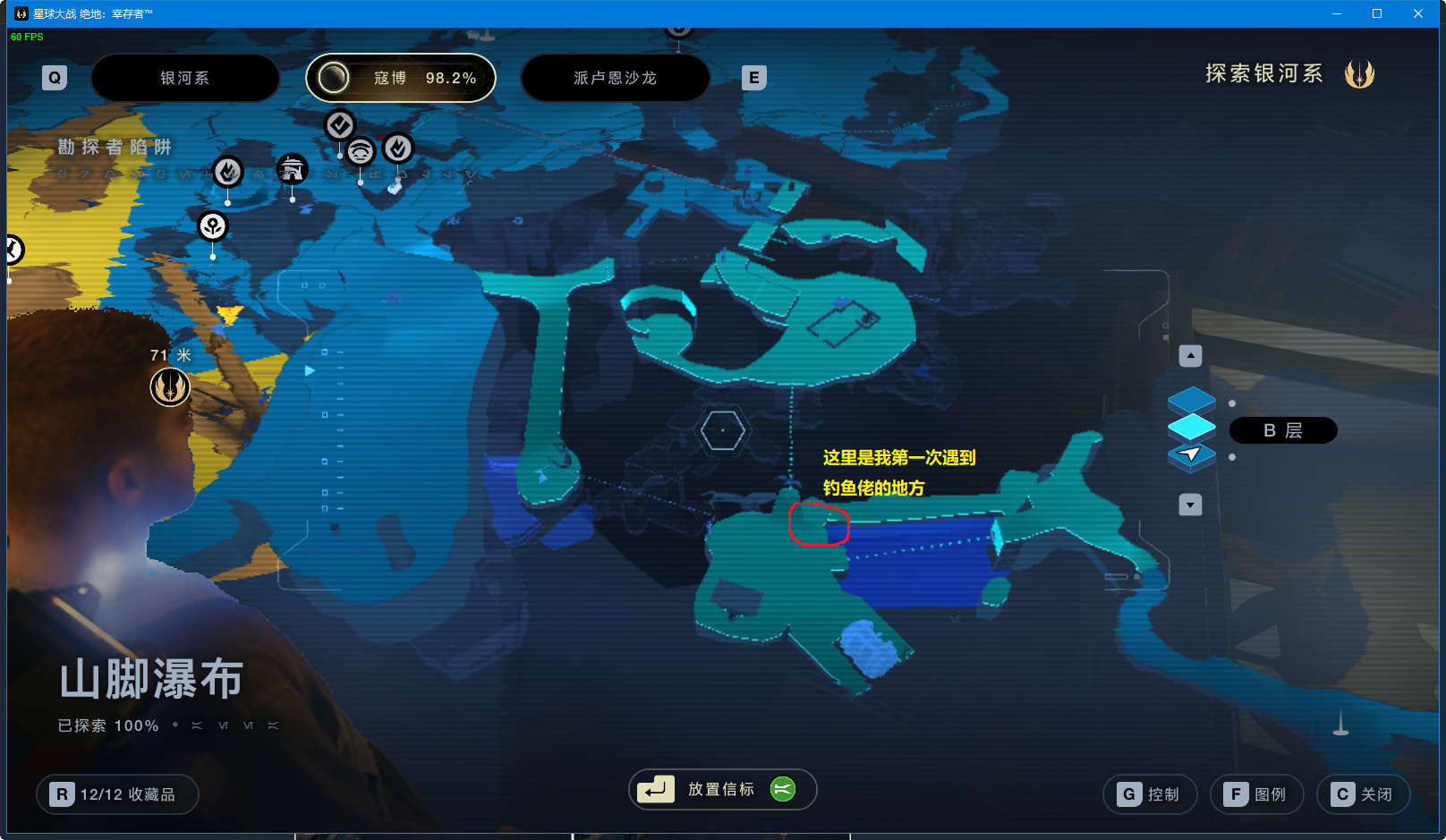This screenshot has width=1446, height=840.
Task: Switch to the bottom layer with arrow cursor
Action: pyautogui.click(x=1191, y=455)
